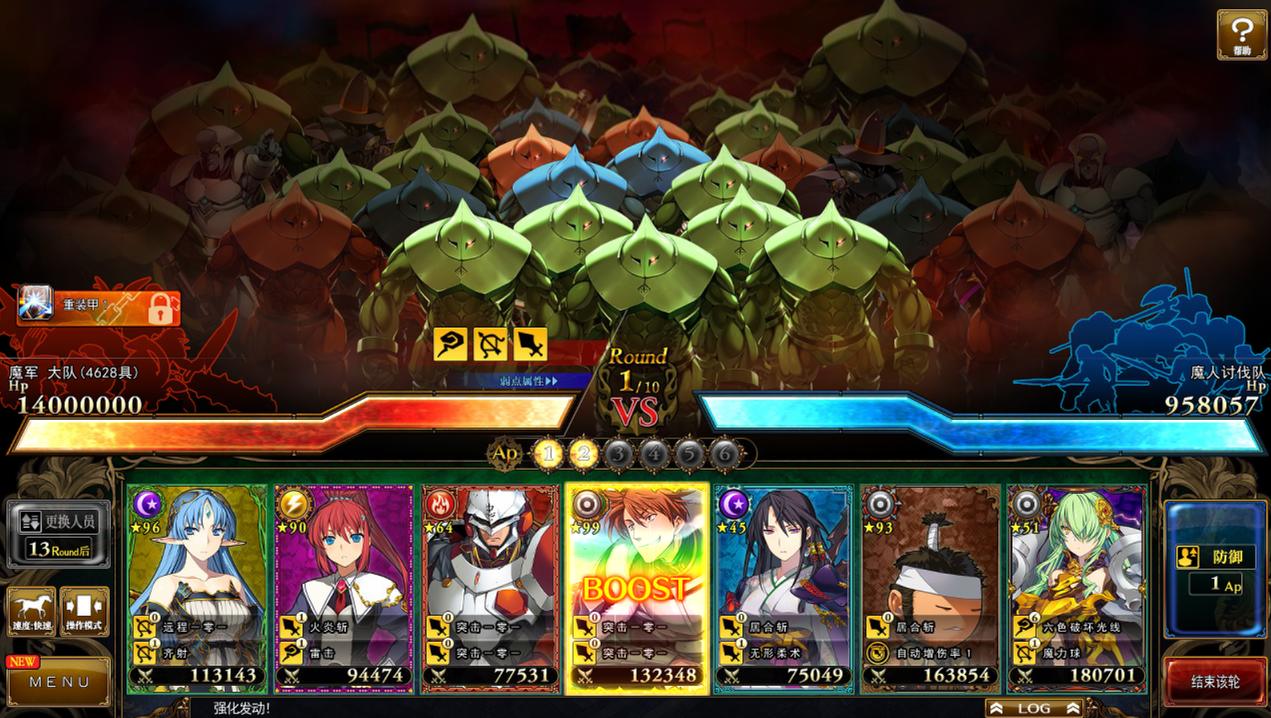
Task: Activate the 齐射 volley skill
Action: click(x=197, y=651)
